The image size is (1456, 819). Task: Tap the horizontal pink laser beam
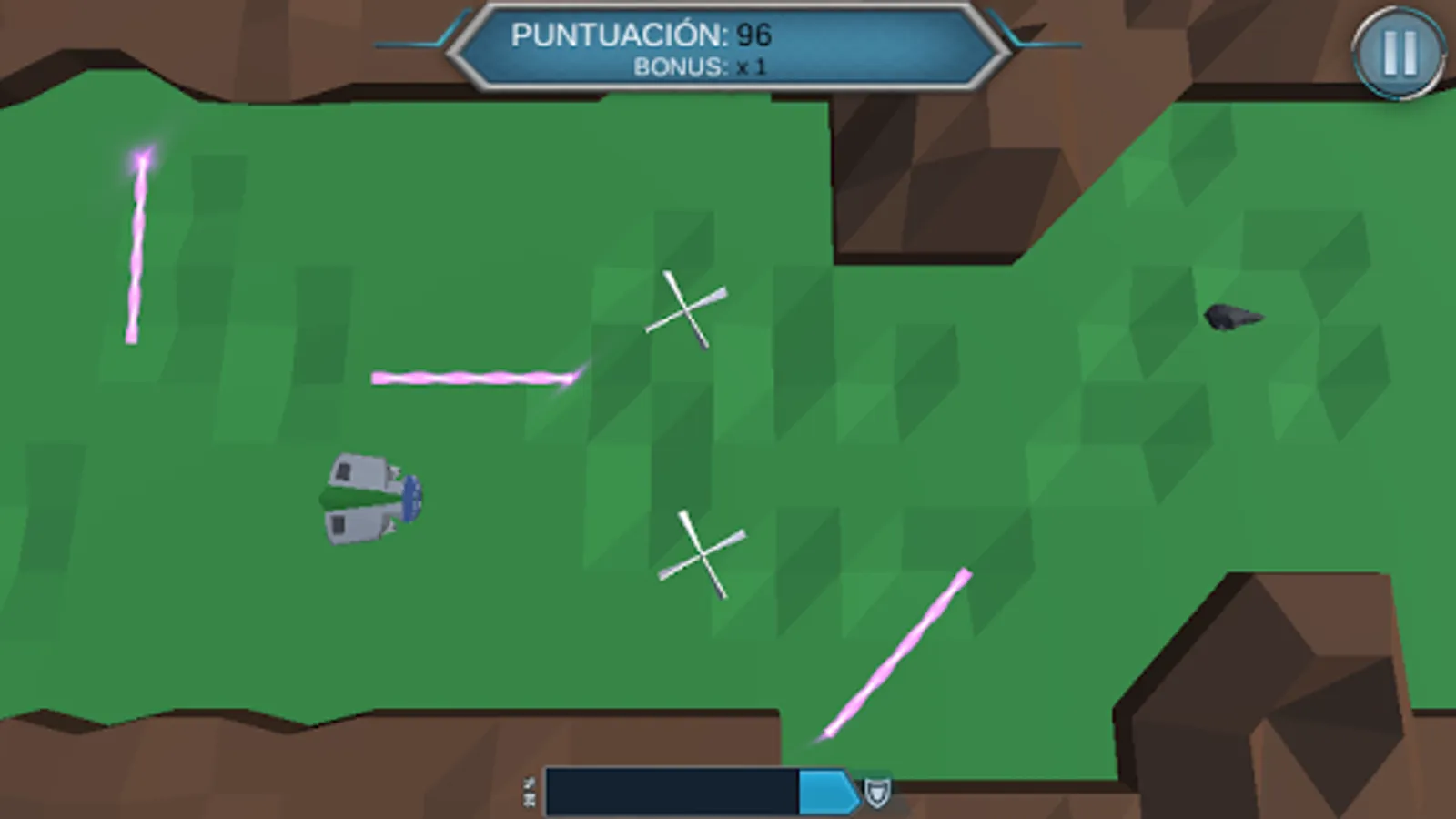(473, 376)
